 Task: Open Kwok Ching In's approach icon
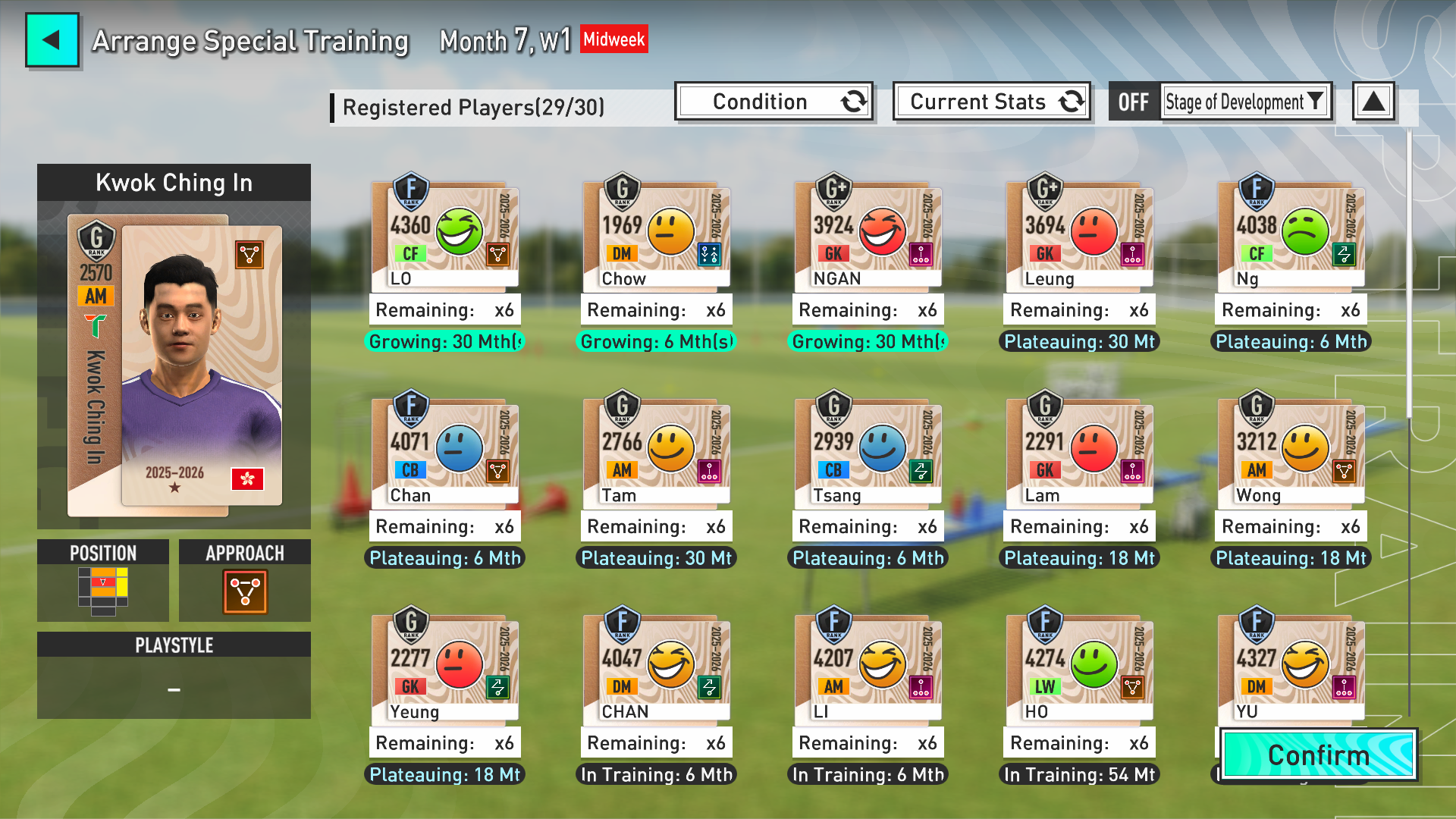(245, 591)
